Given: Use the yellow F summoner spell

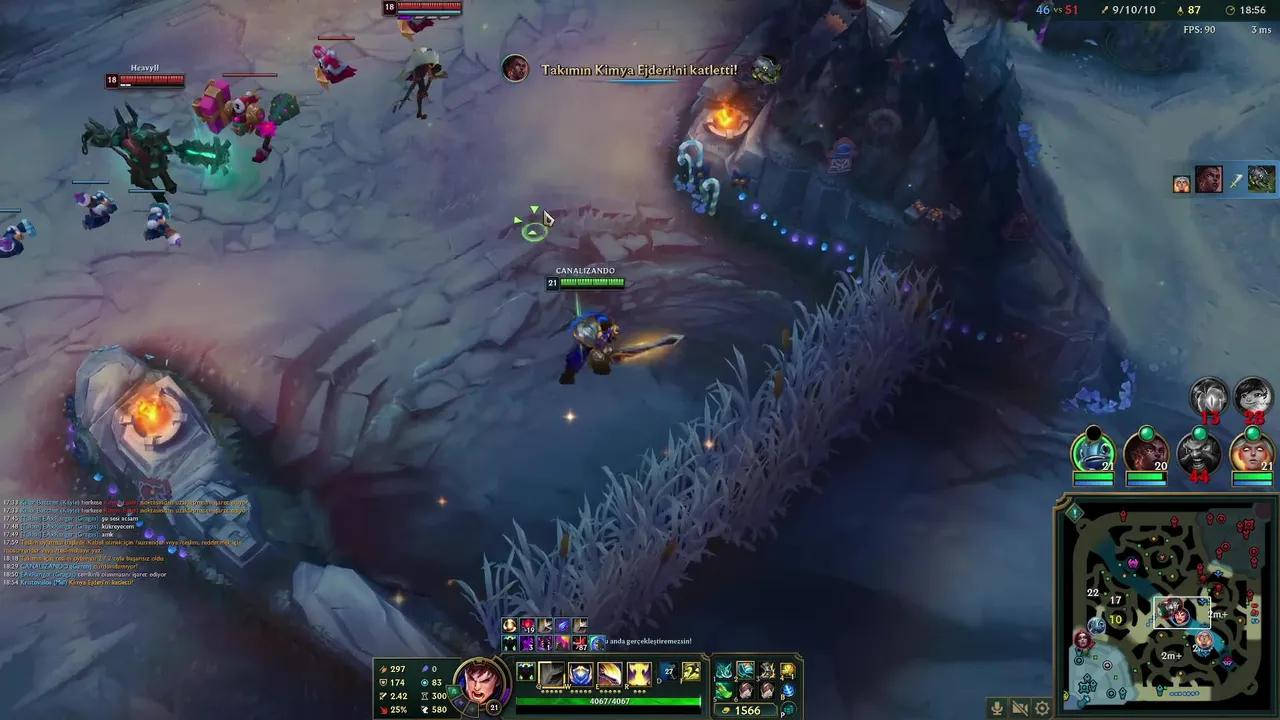Looking at the screenshot, I should point(694,672).
